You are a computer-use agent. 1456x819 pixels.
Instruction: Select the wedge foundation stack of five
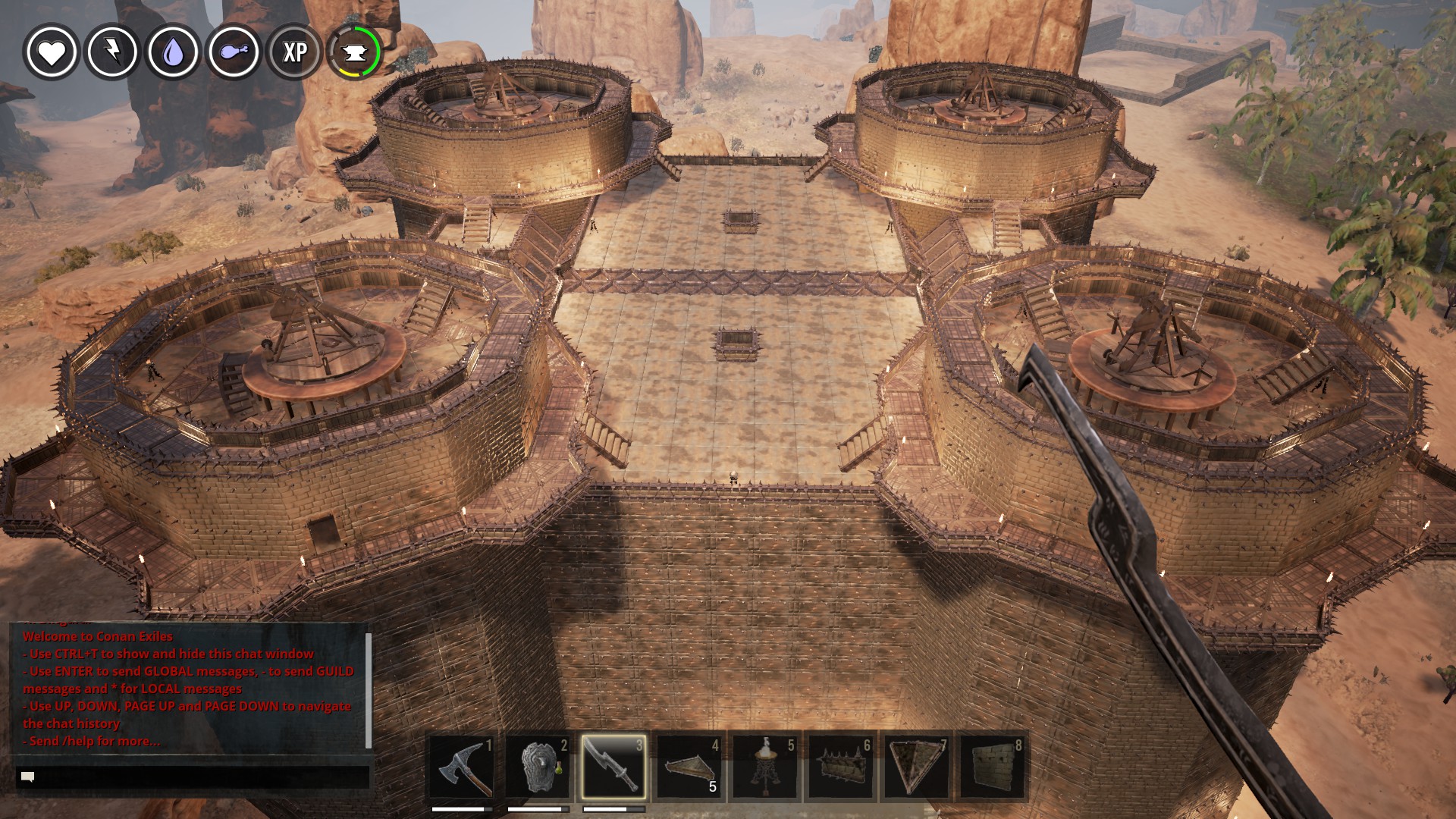click(x=689, y=767)
